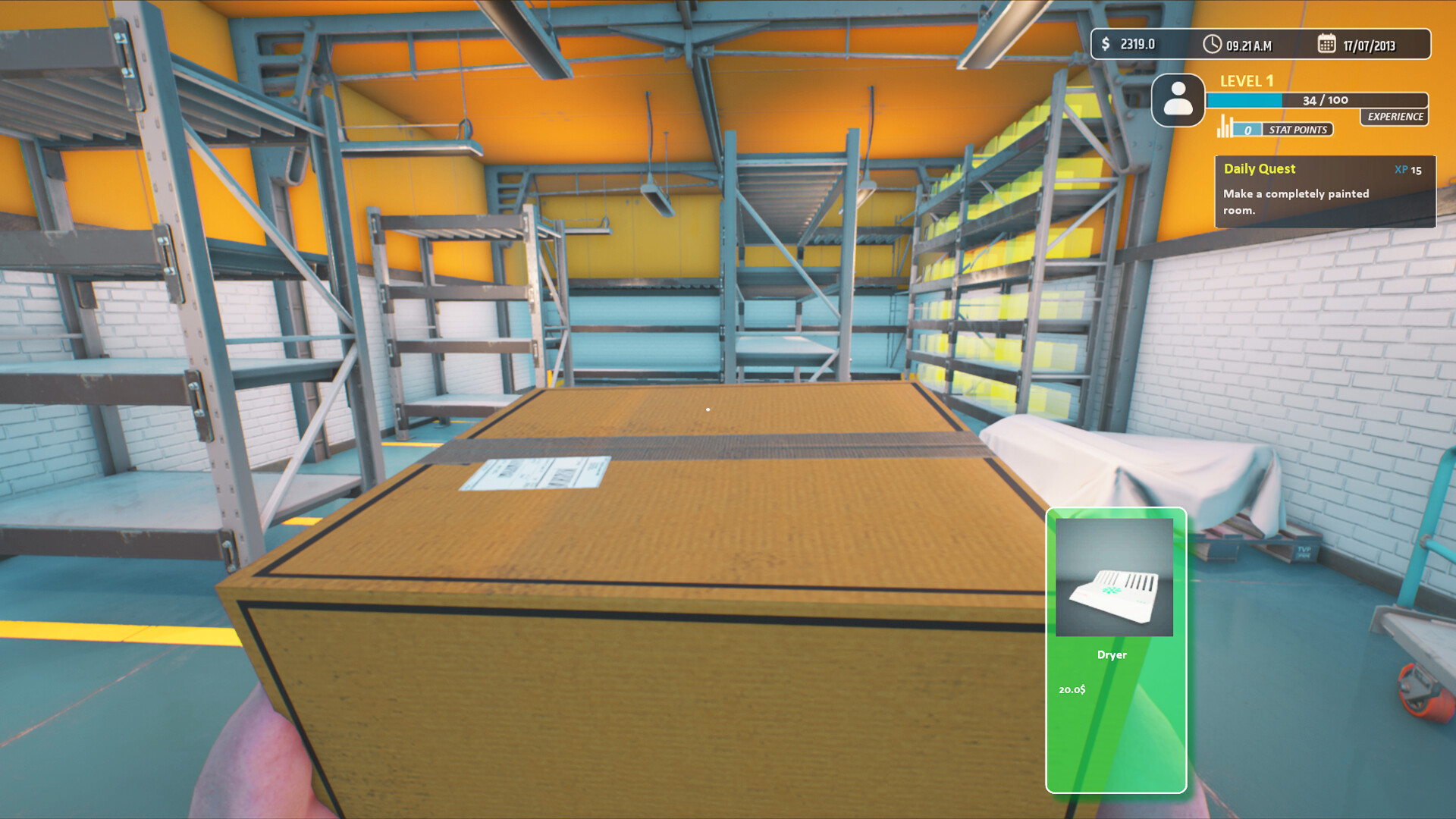Click the 20.0$ price label
Screen dimensions: 1456x819
pyautogui.click(x=1072, y=690)
